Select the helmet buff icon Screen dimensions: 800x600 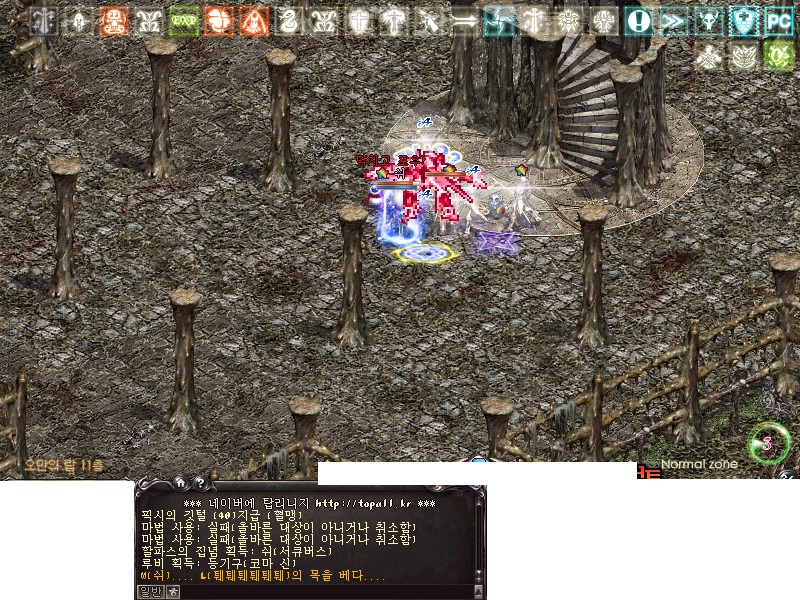point(78,21)
